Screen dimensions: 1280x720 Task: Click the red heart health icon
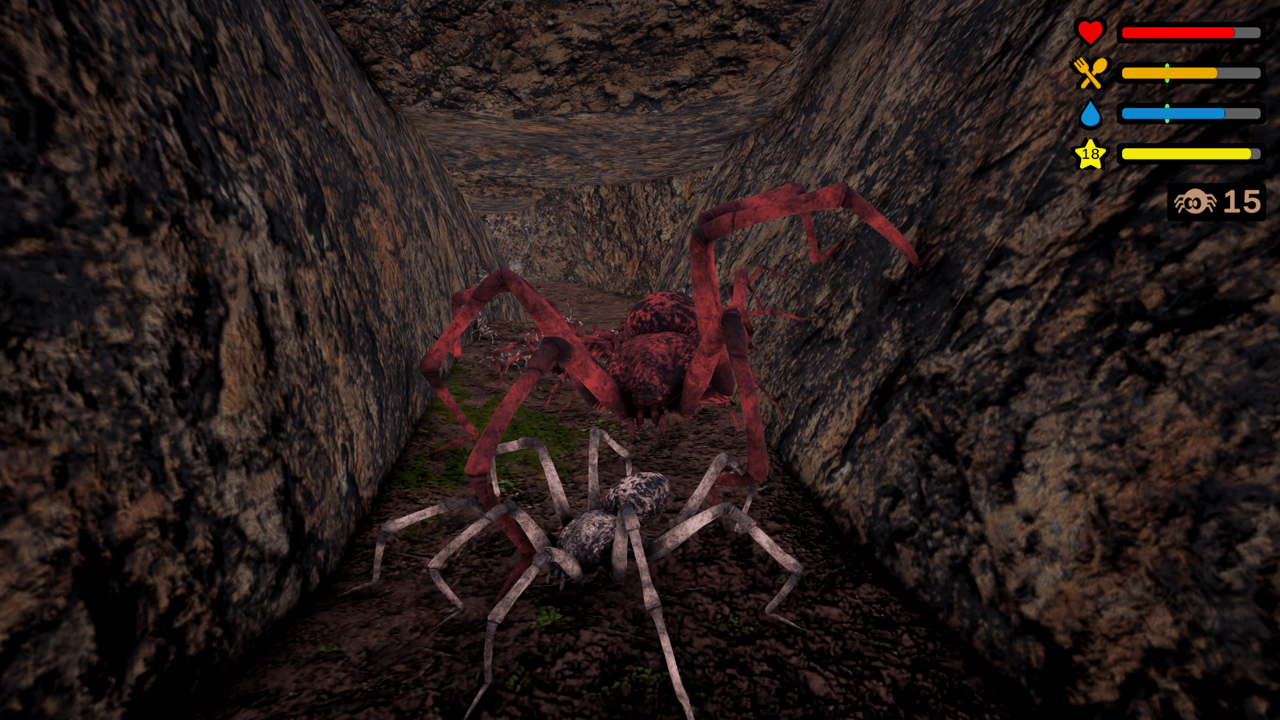(1090, 31)
